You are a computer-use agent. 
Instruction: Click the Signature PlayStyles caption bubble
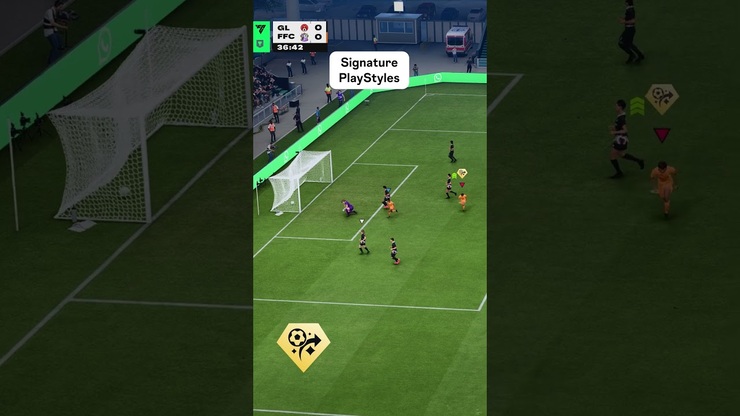coord(369,70)
